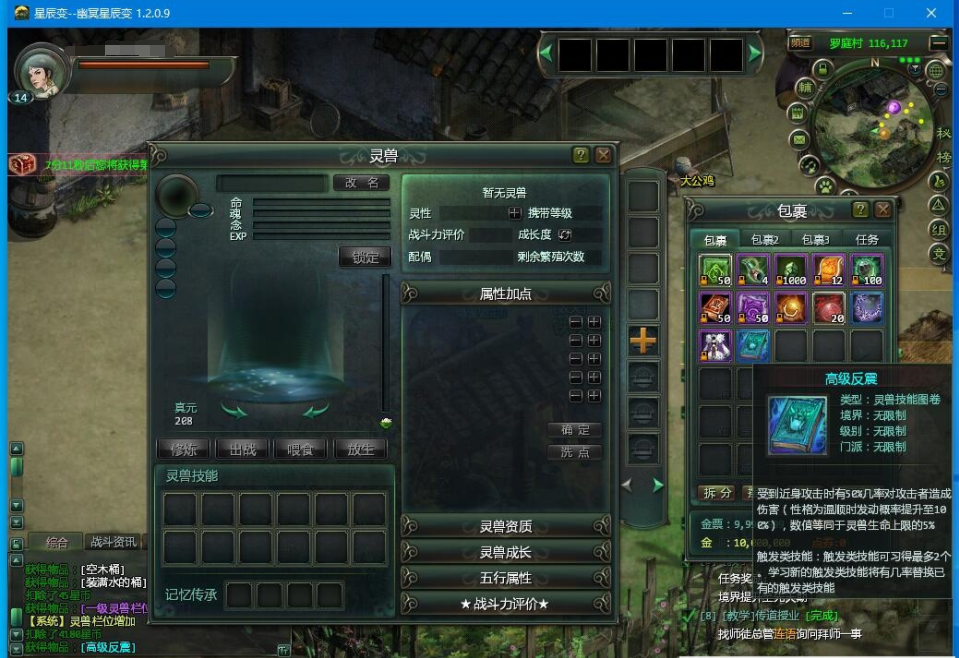
Task: Reset points with 洗点 button
Action: (x=575, y=452)
